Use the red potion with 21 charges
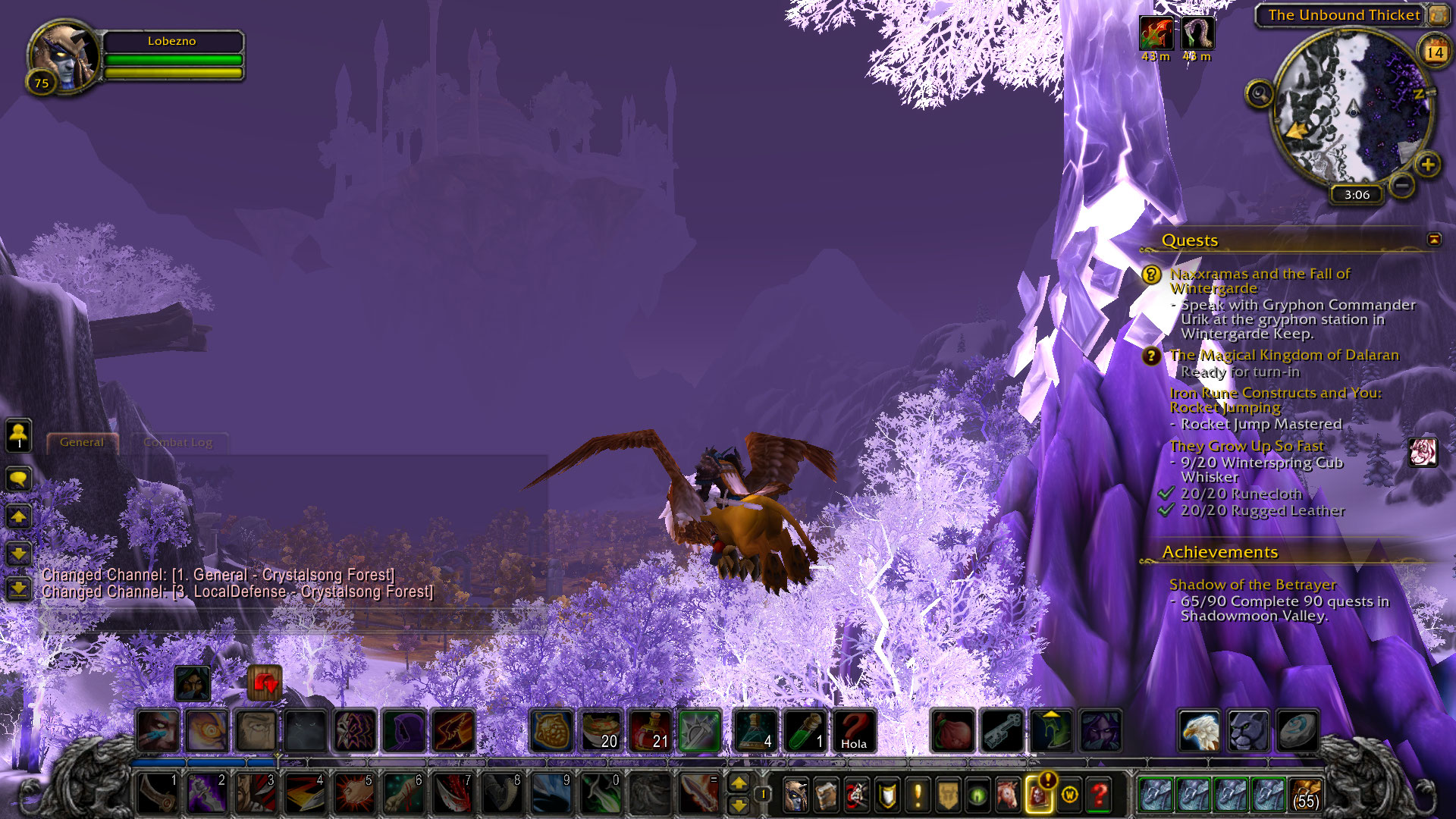Viewport: 1456px width, 819px height. 651,731
